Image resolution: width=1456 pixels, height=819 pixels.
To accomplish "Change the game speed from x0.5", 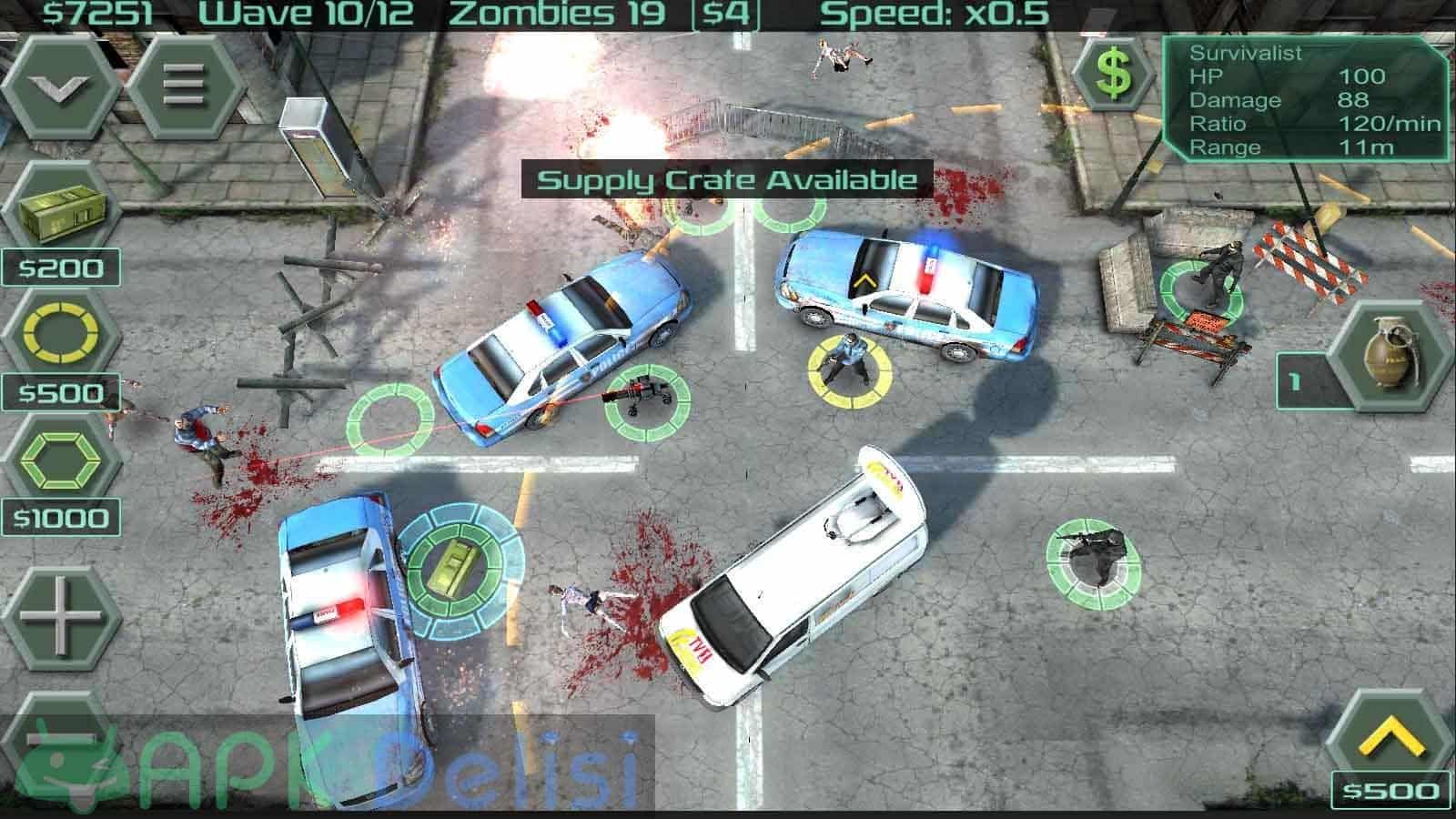I will click(x=935, y=14).
